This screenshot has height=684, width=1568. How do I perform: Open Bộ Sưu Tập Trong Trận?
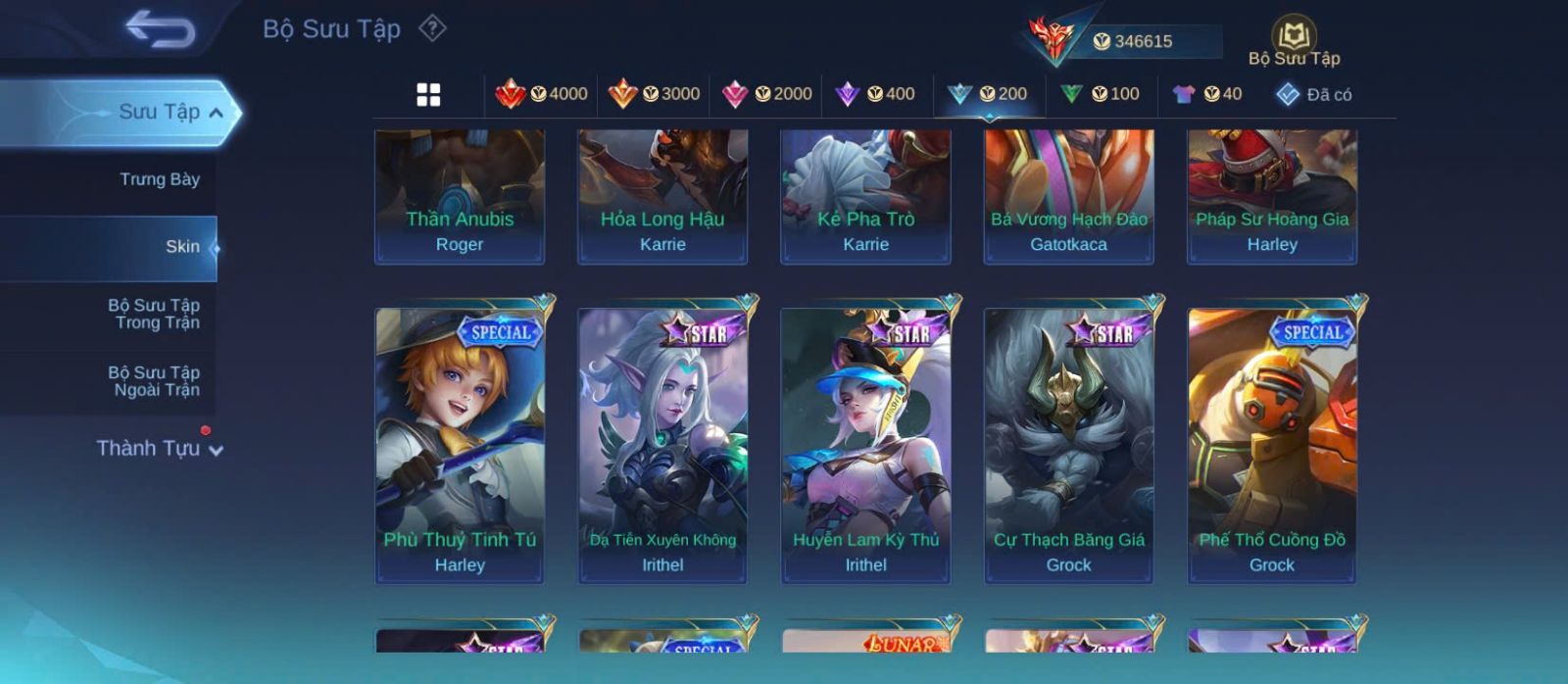[154, 314]
